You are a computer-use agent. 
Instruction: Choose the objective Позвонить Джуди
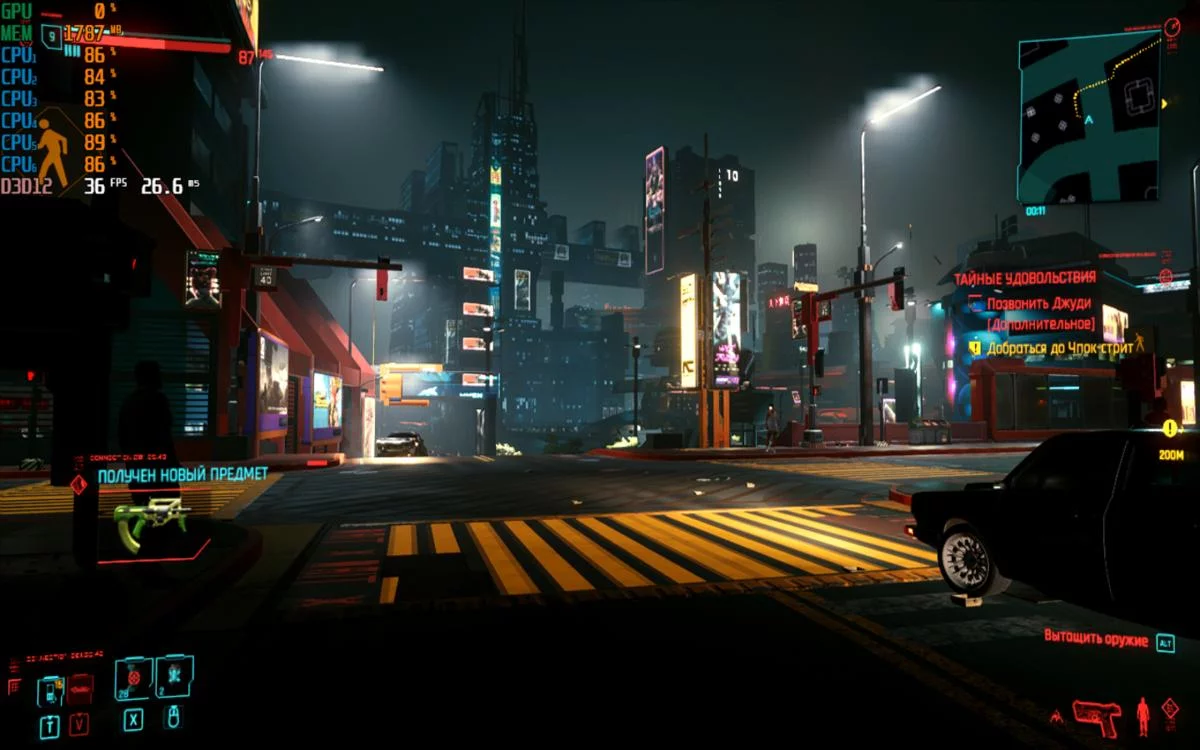point(1040,304)
